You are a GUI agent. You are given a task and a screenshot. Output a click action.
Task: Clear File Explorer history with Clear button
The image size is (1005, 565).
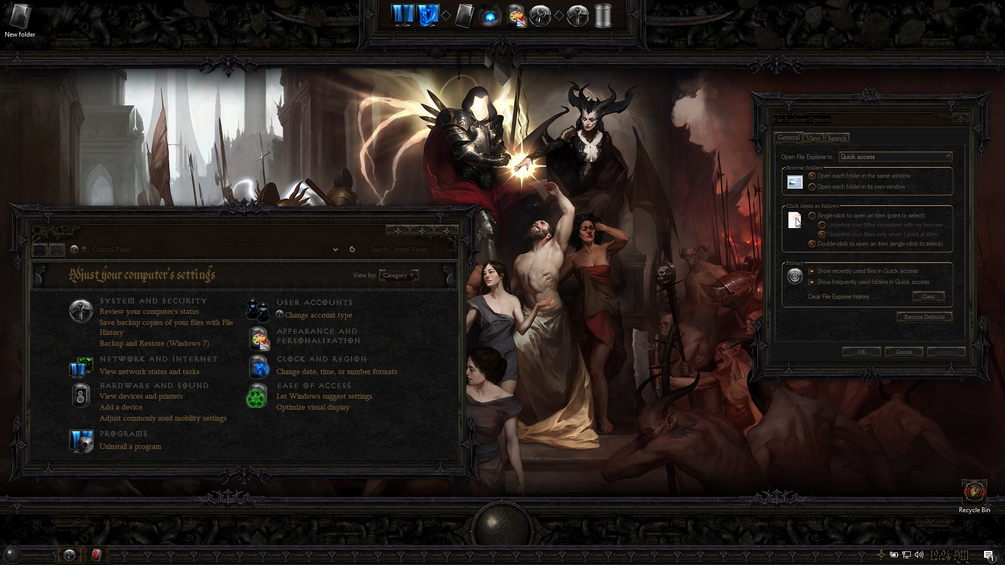928,297
